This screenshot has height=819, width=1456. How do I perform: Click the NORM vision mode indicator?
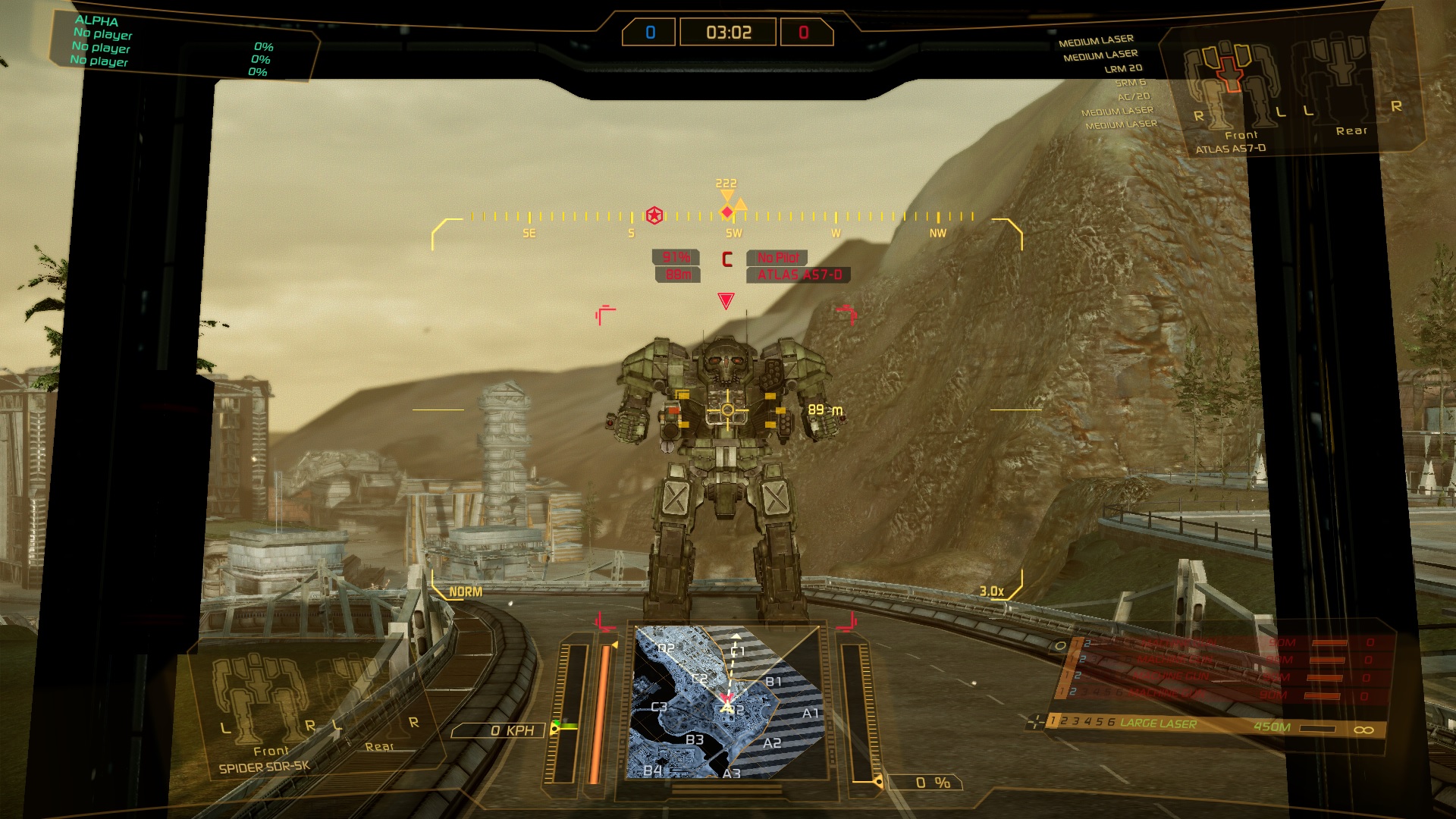tap(466, 591)
